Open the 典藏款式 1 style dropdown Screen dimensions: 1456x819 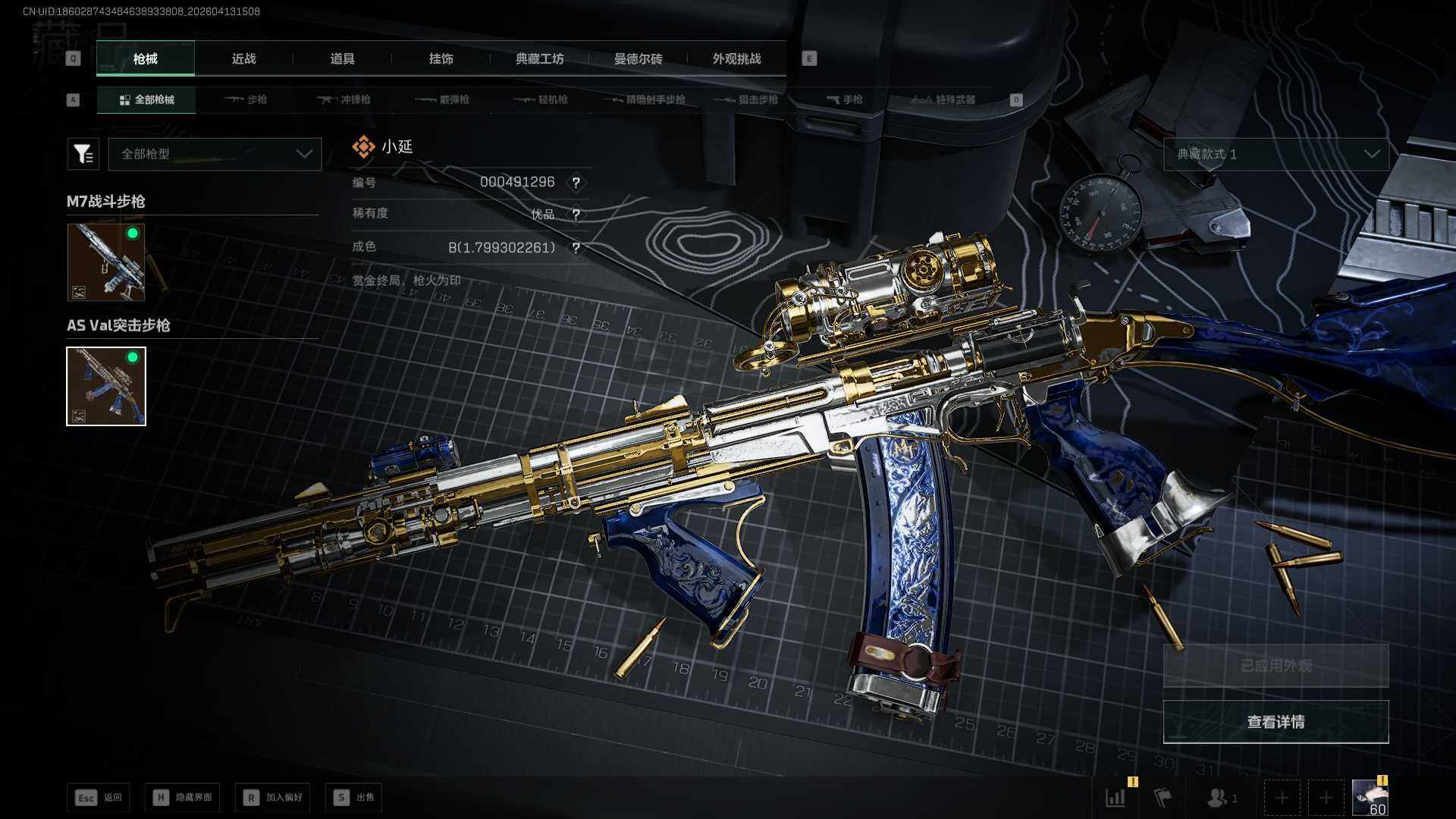click(1276, 154)
